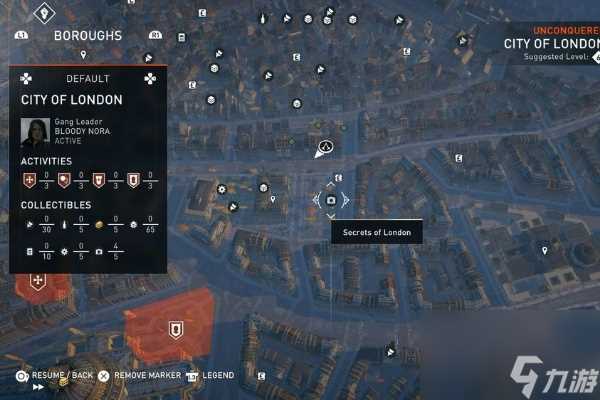Select the red shield gang stronghold marker
600x400 pixels.
[176, 327]
